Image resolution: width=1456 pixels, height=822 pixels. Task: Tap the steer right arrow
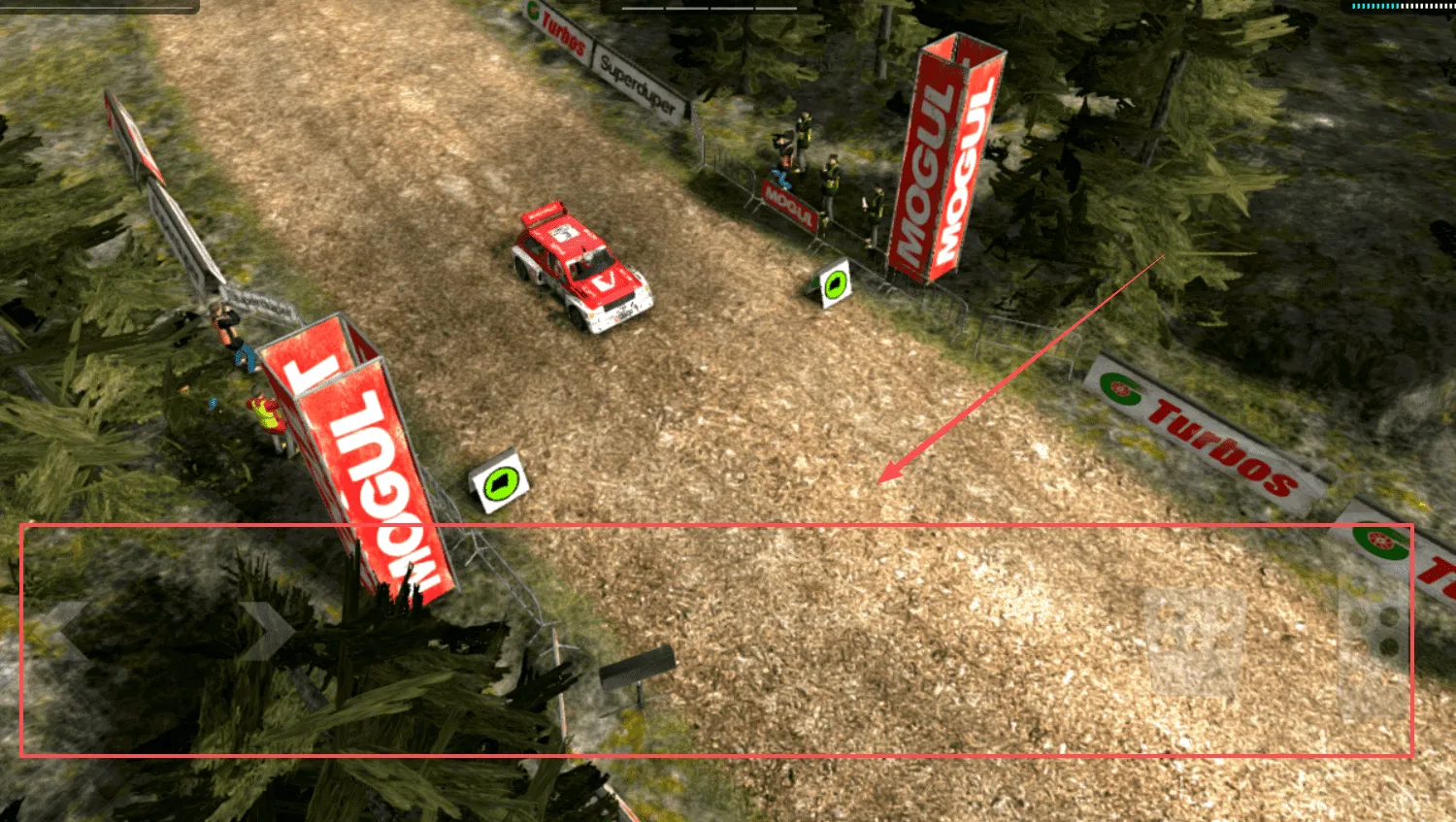tap(266, 632)
